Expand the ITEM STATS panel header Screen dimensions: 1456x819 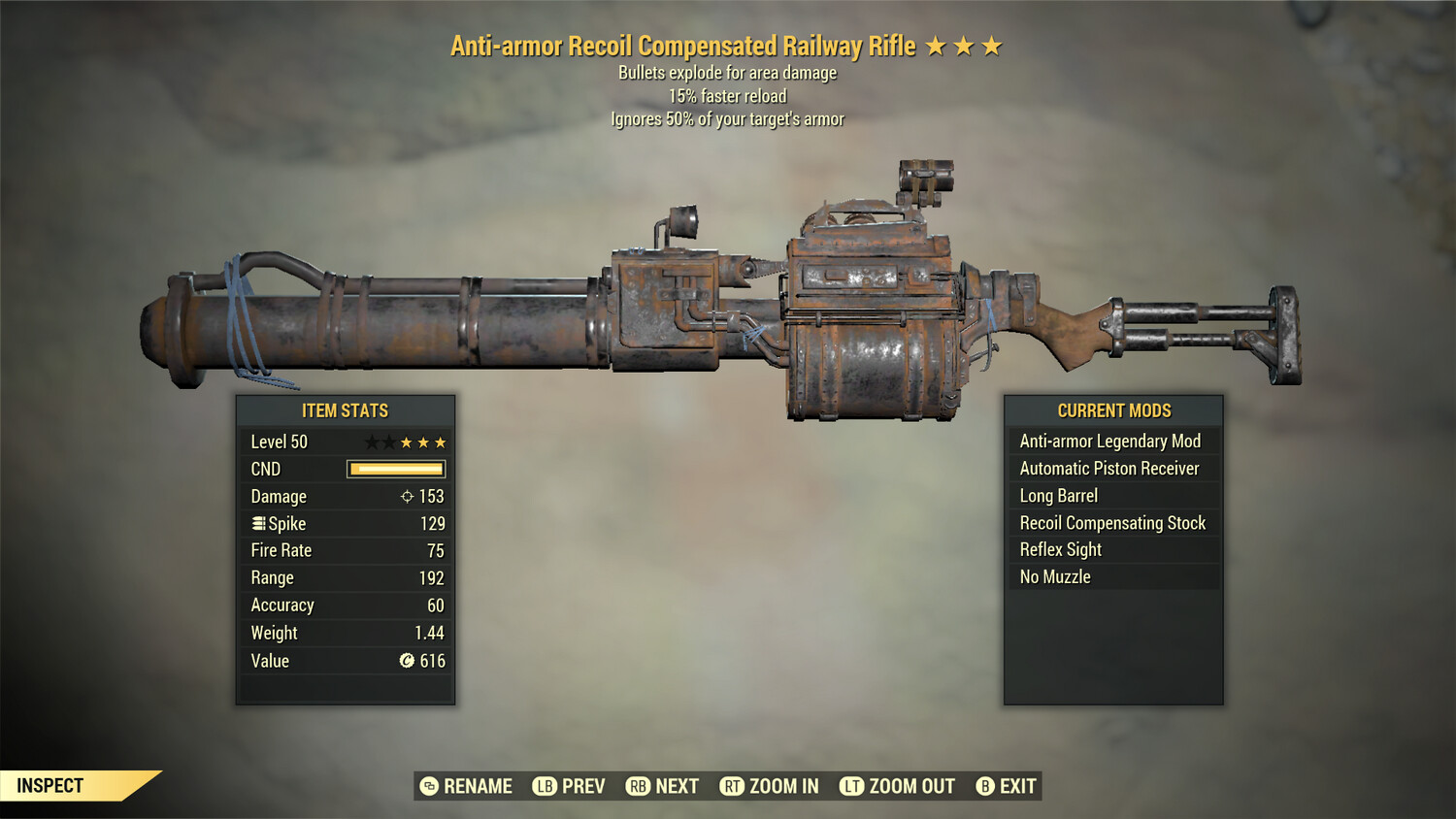pos(346,409)
